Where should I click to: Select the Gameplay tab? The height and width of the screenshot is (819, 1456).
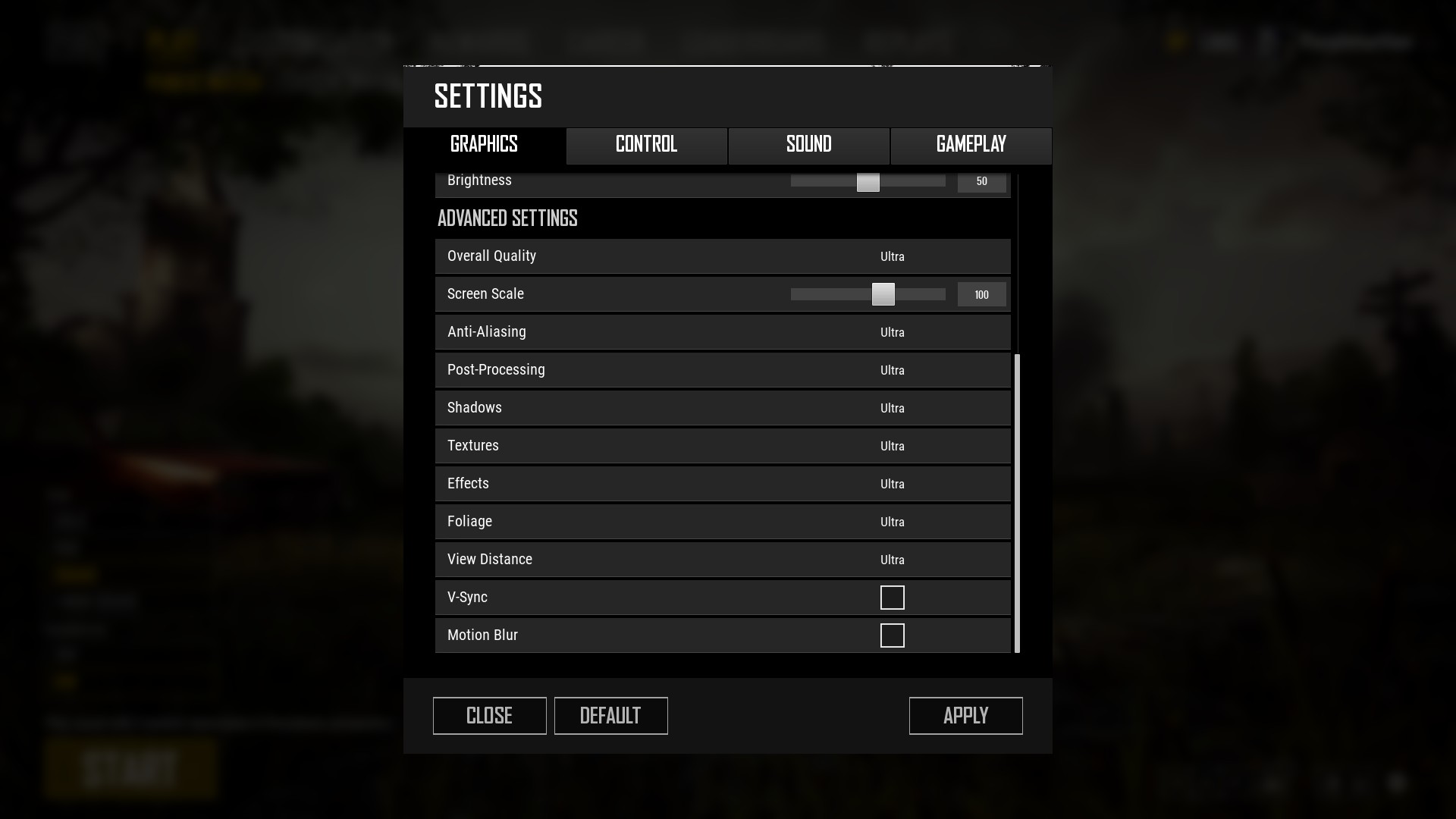tap(971, 145)
